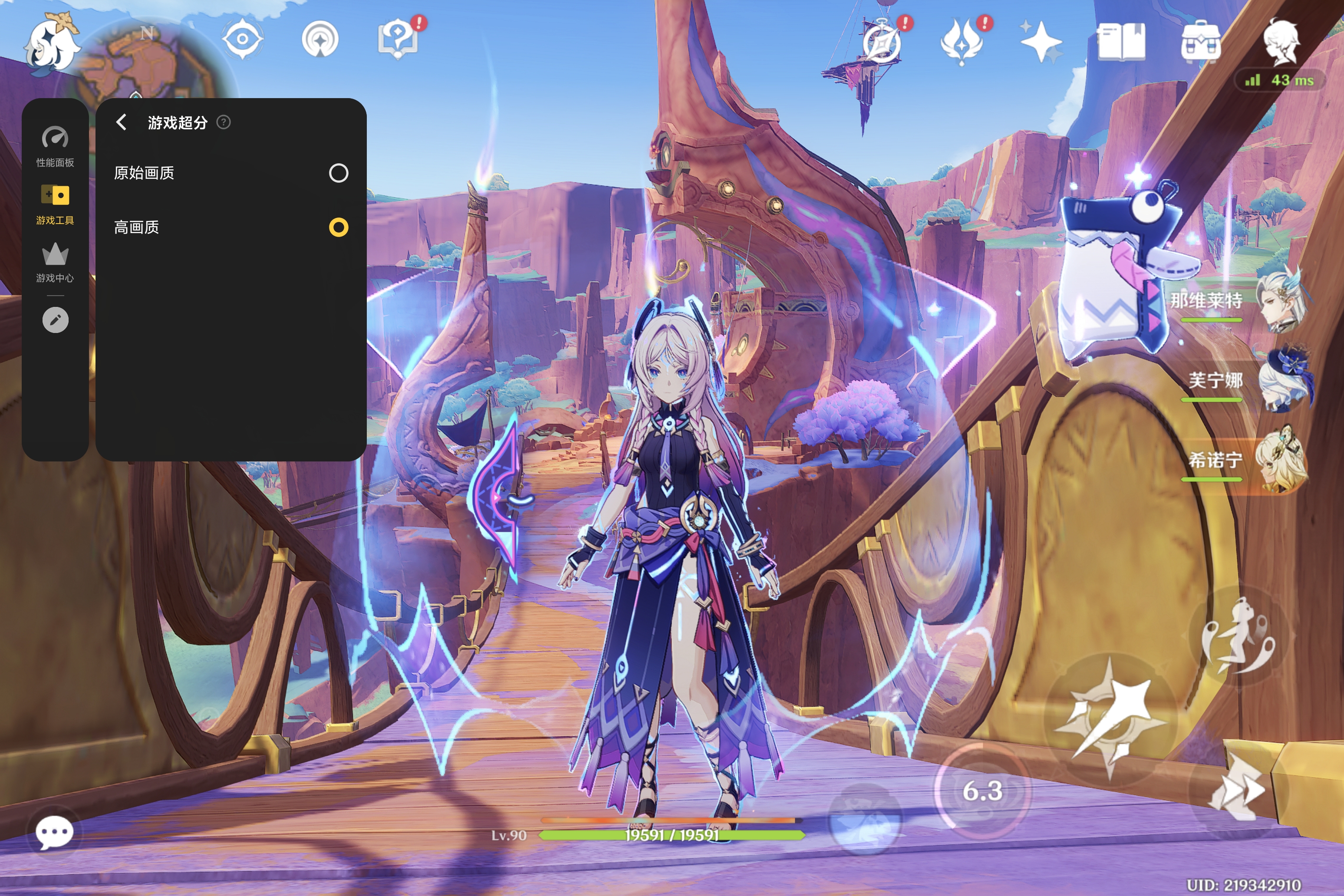Image resolution: width=1344 pixels, height=896 pixels.
Task: Open the book-shaped handbook icon
Action: (x=1121, y=41)
